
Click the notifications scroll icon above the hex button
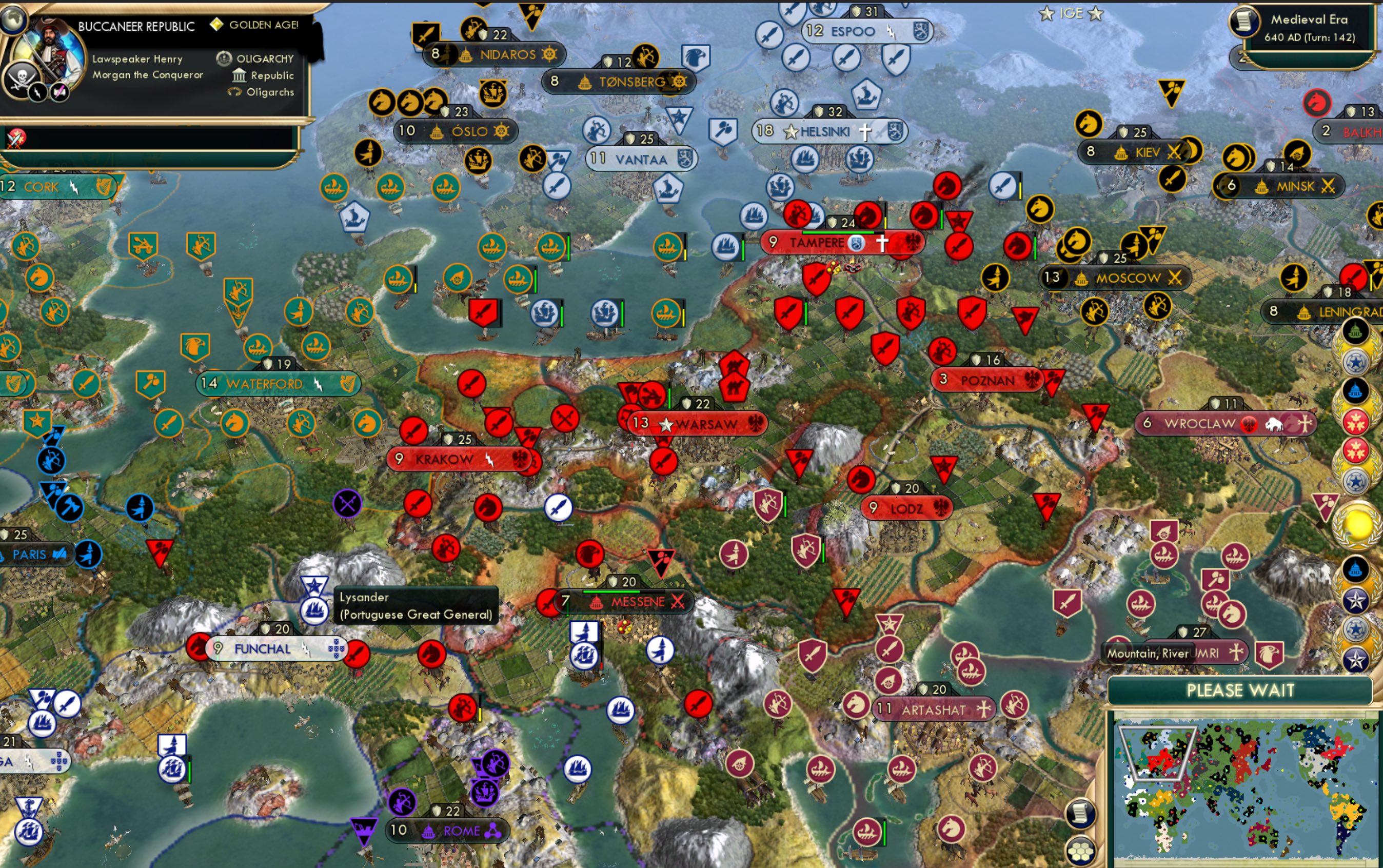[1080, 814]
